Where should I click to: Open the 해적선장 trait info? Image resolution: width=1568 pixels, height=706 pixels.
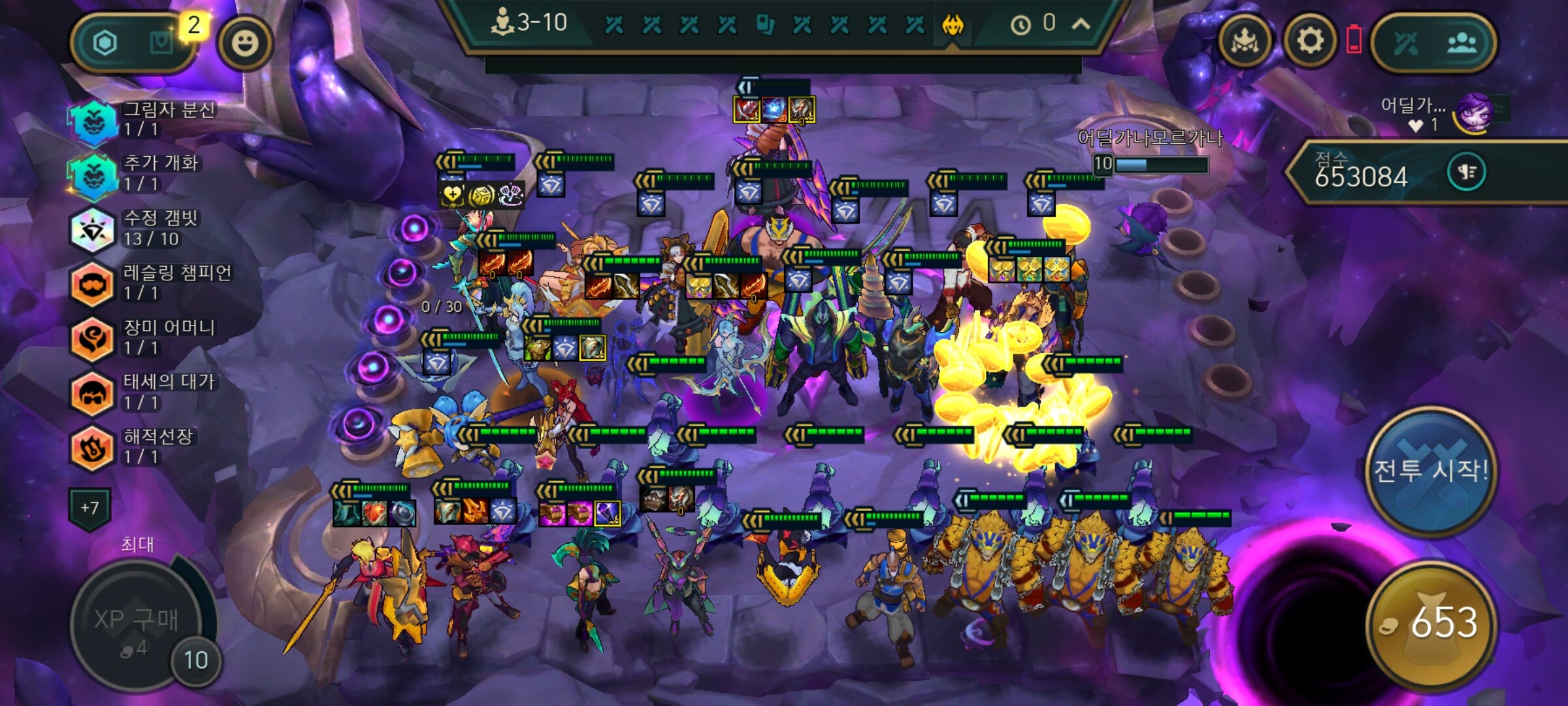click(92, 447)
